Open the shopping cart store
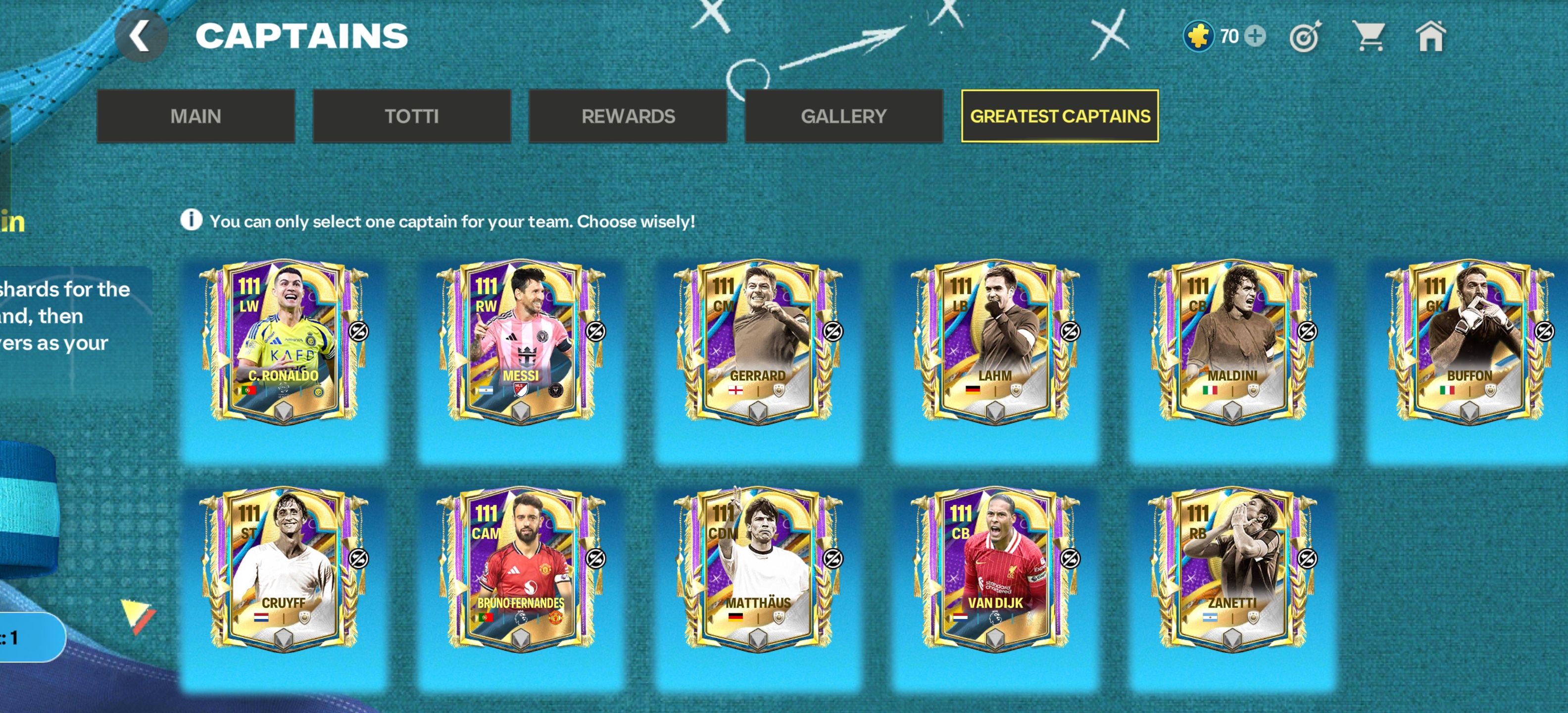Image resolution: width=1568 pixels, height=713 pixels. (1368, 36)
